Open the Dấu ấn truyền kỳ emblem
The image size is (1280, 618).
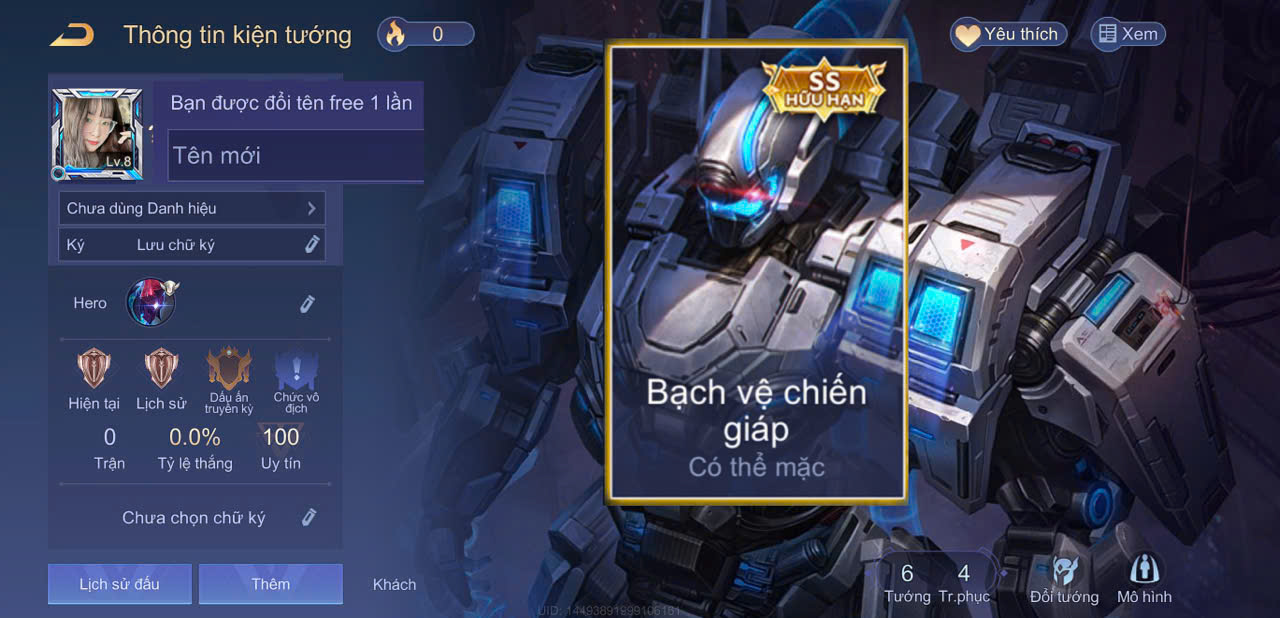229,370
